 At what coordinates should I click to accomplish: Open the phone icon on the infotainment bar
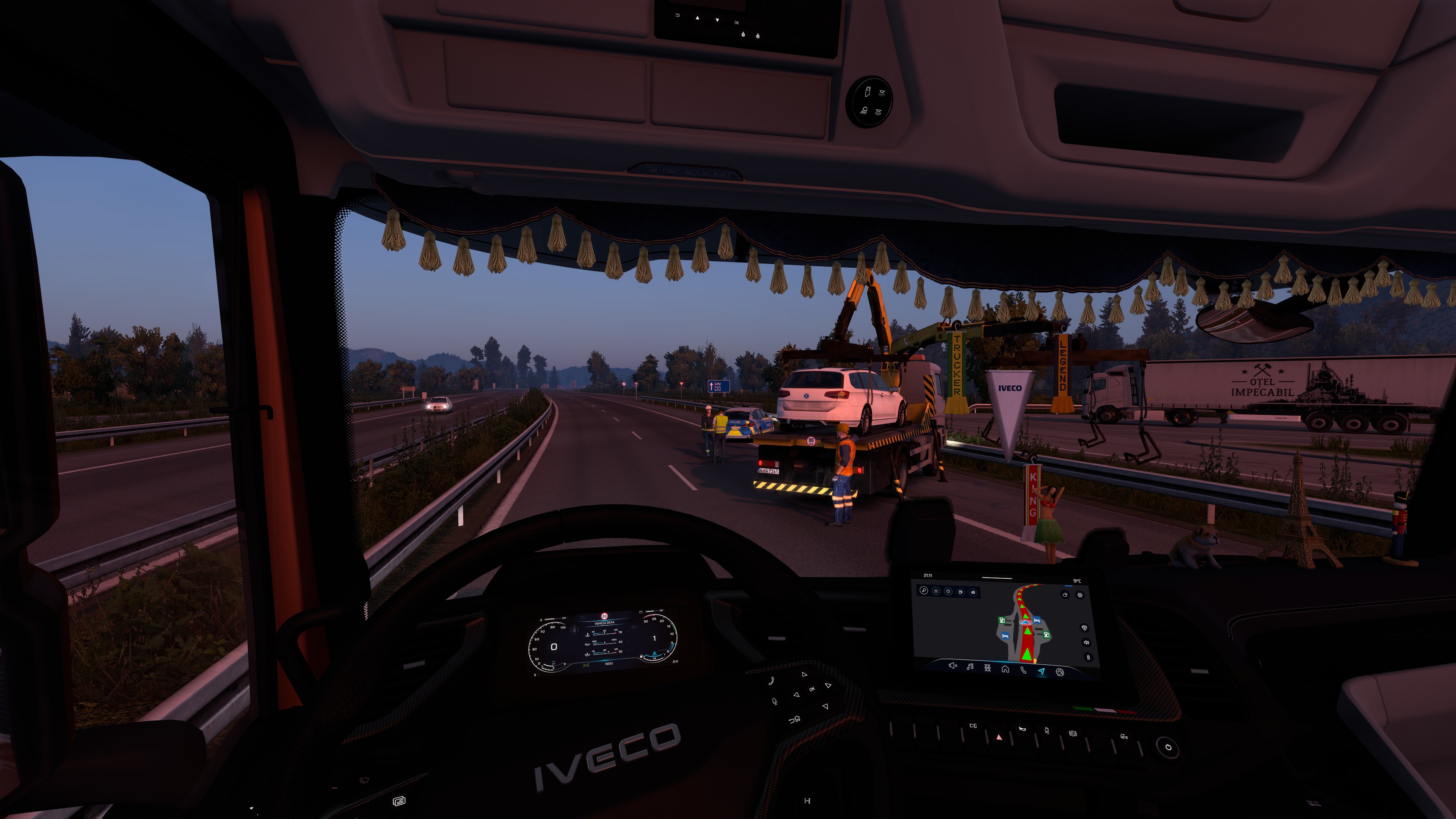coord(1023,670)
